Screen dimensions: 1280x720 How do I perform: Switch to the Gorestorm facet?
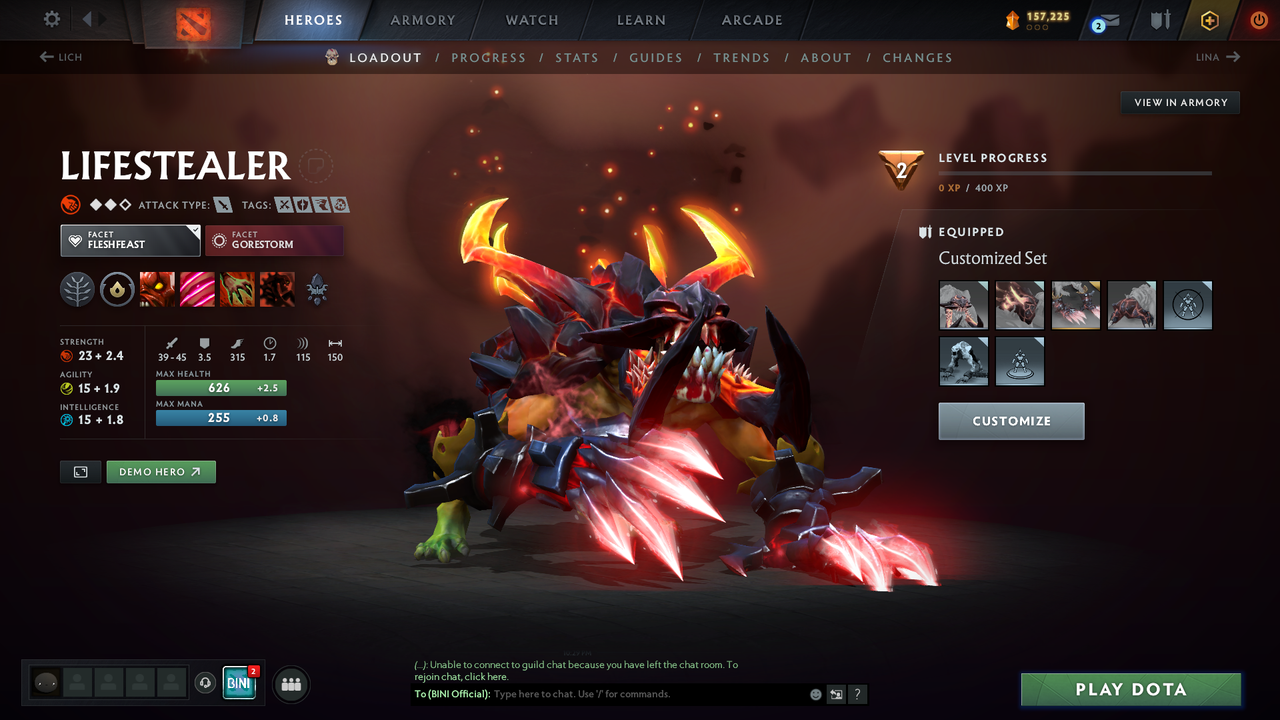click(274, 240)
